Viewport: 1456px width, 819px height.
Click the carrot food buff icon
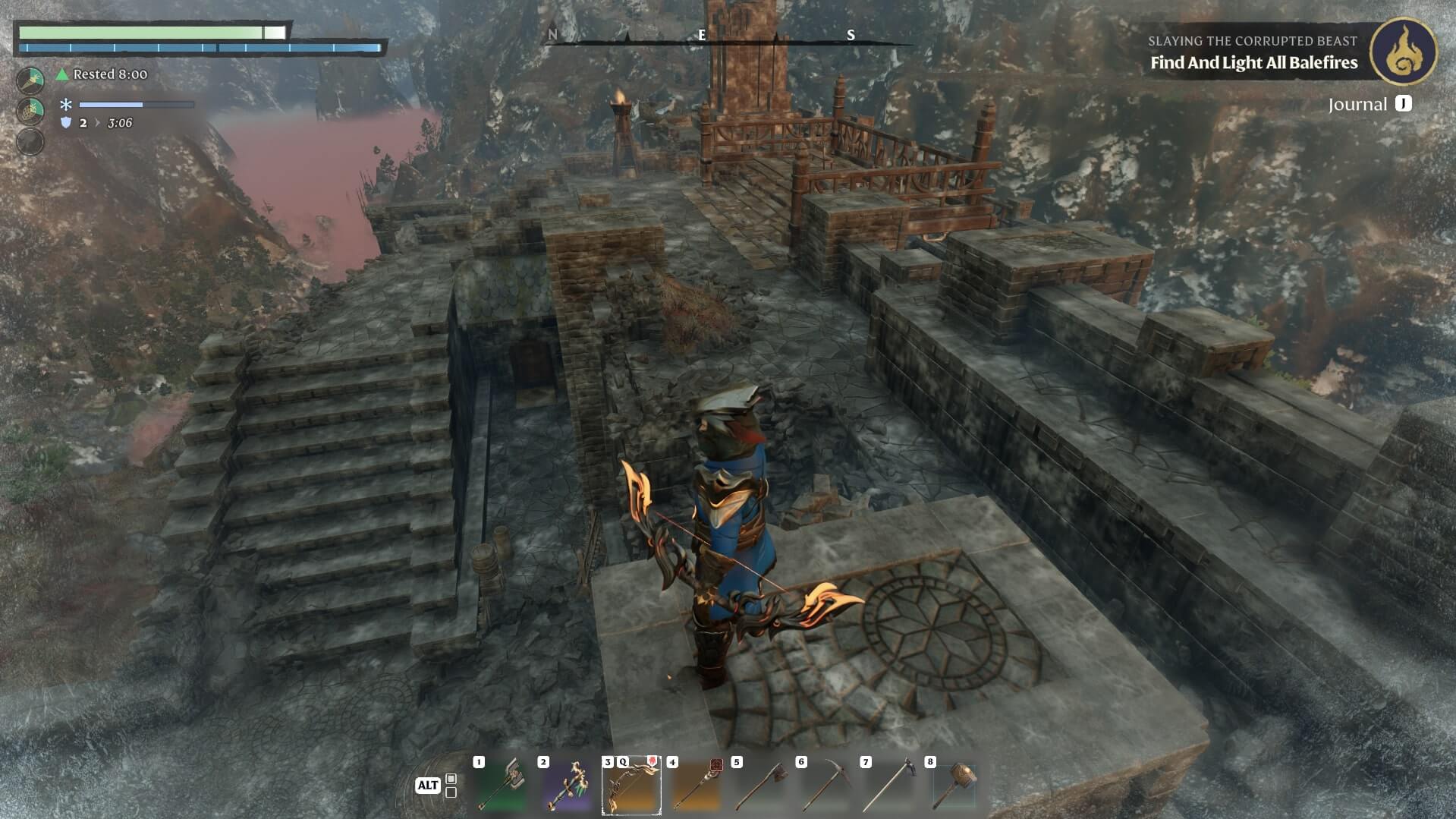[30, 80]
